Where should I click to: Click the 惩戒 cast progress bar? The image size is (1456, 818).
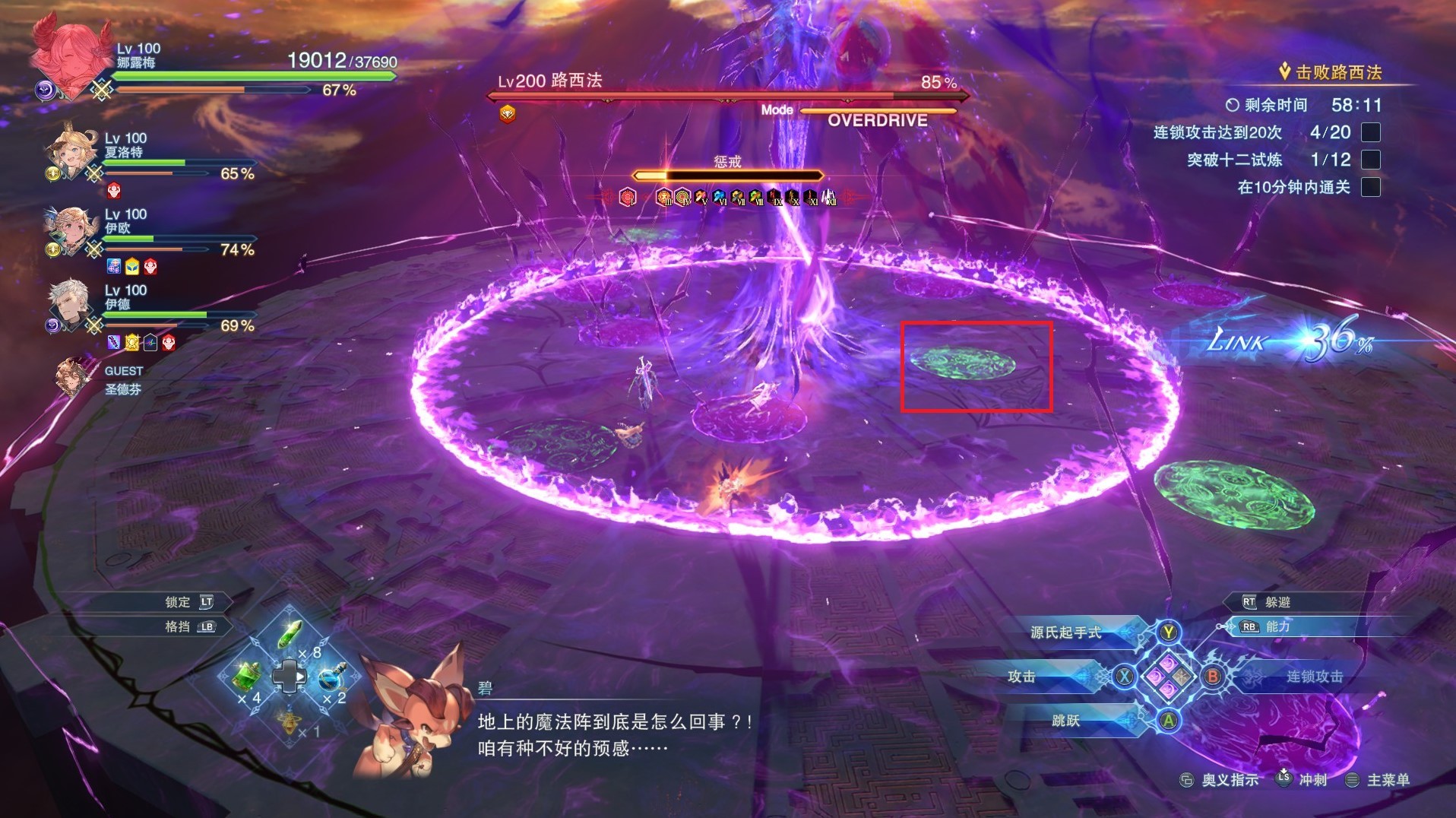728,175
